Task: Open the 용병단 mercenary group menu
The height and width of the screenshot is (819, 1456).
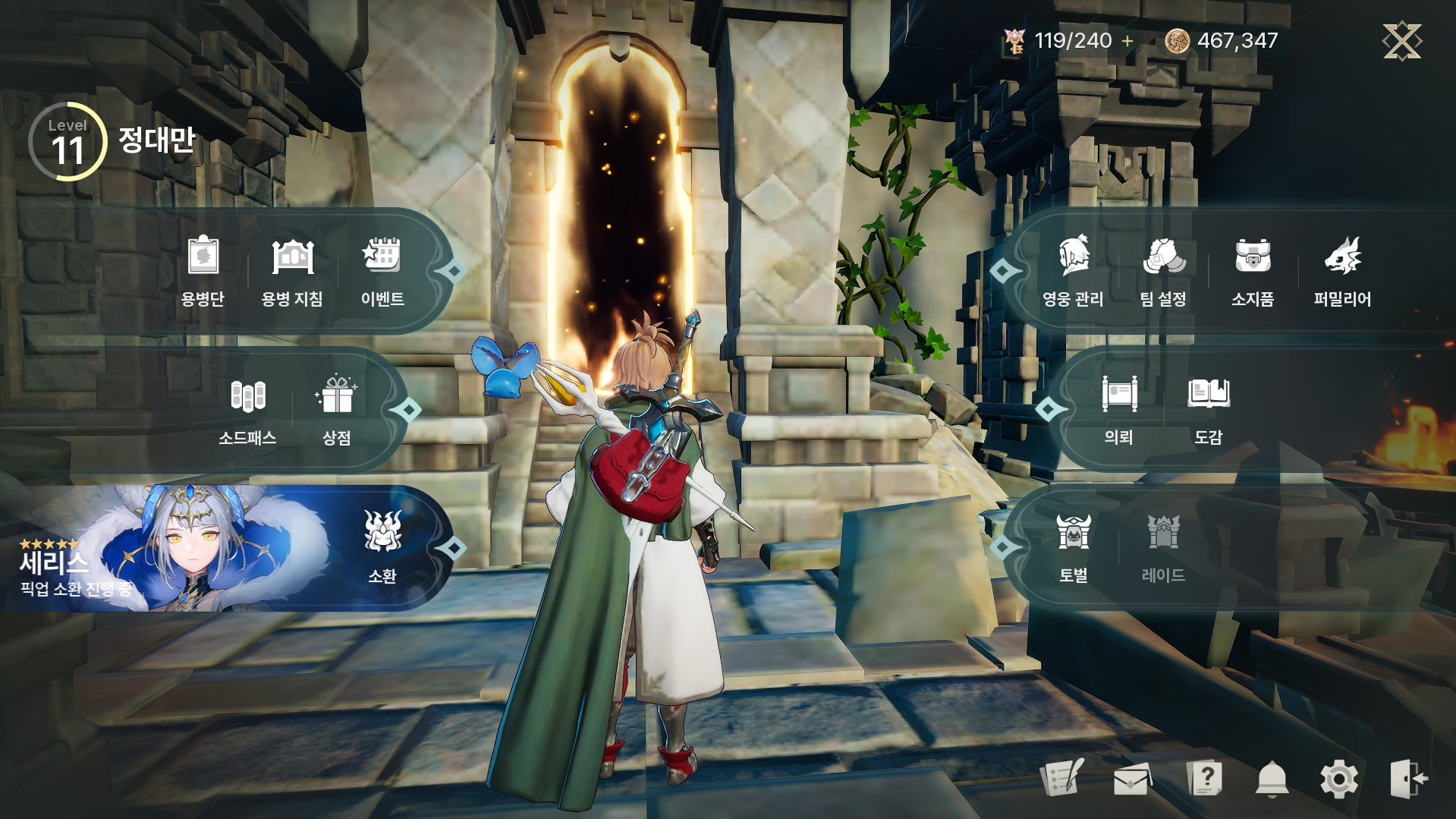Action: 203,270
